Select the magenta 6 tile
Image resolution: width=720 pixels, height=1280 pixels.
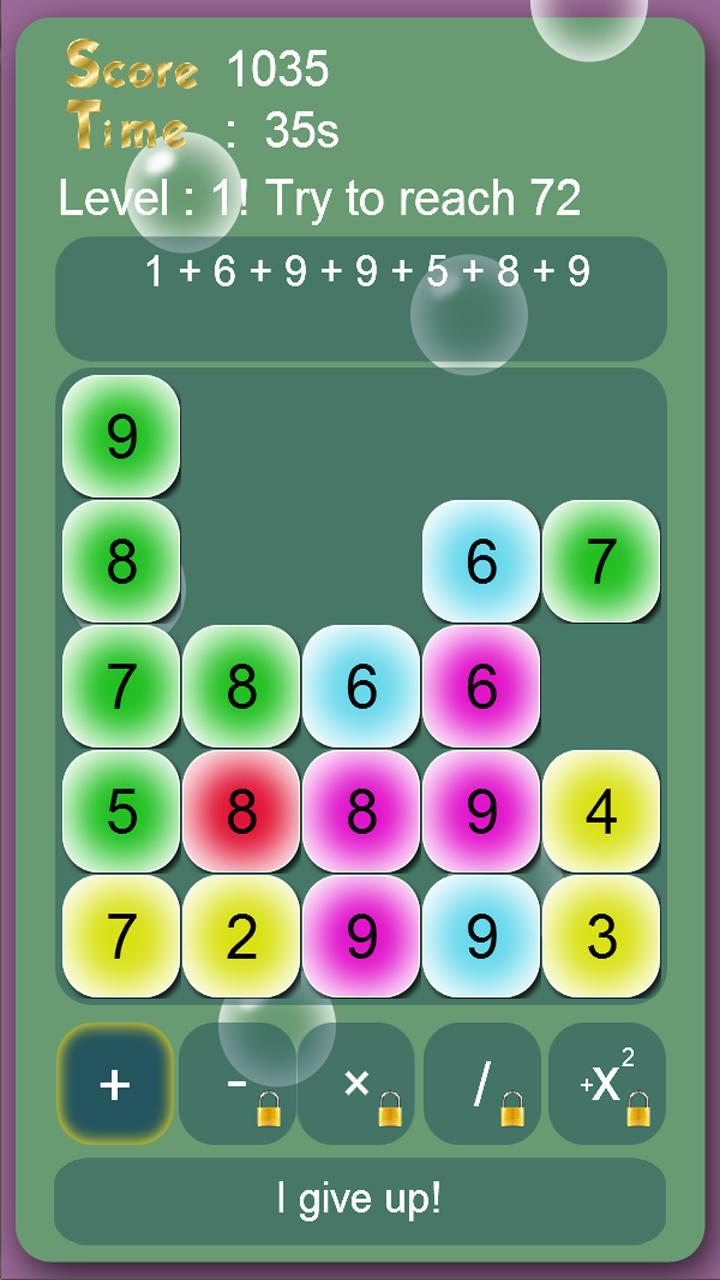481,686
